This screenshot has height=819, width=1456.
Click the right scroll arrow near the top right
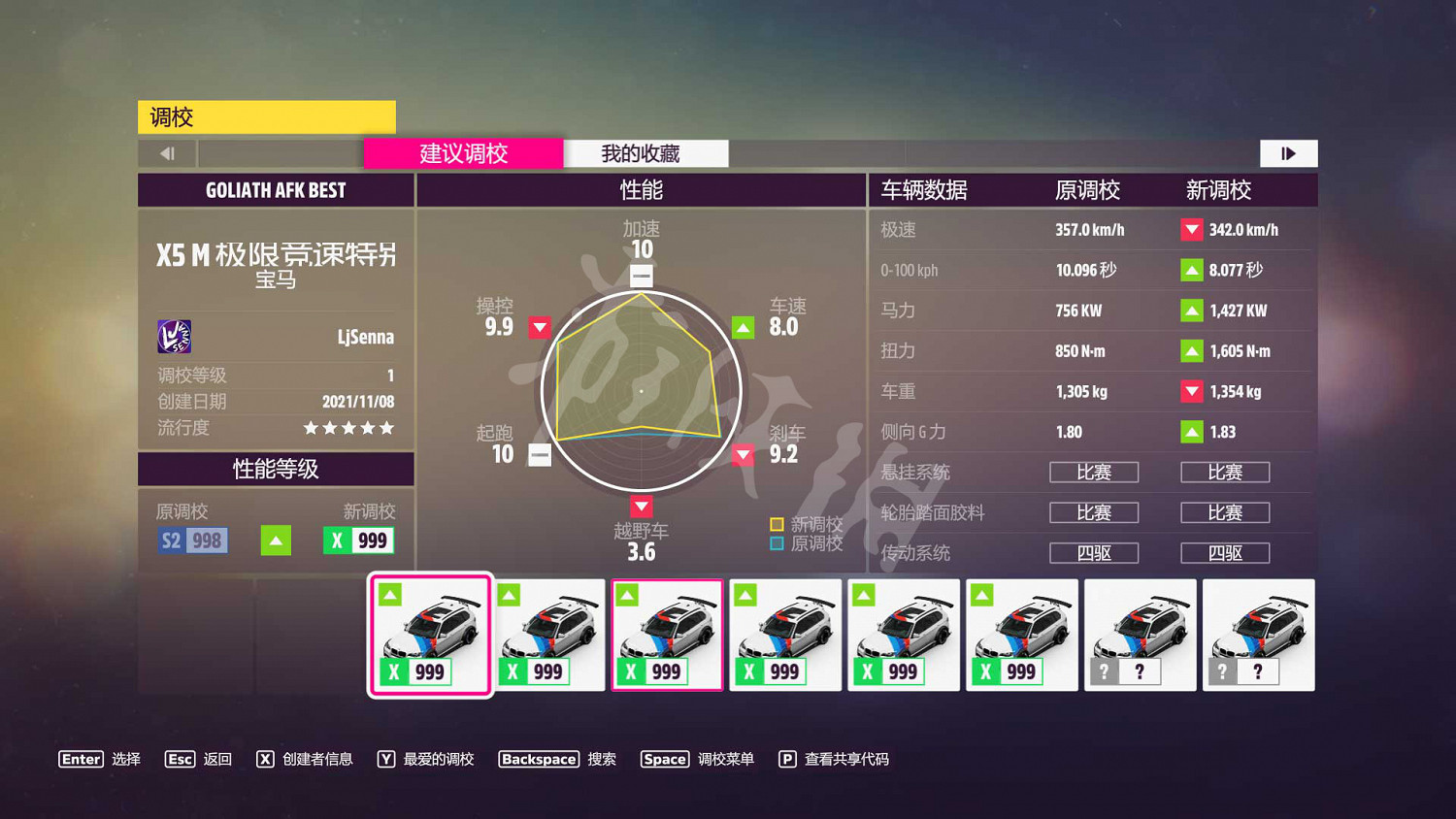tap(1288, 152)
